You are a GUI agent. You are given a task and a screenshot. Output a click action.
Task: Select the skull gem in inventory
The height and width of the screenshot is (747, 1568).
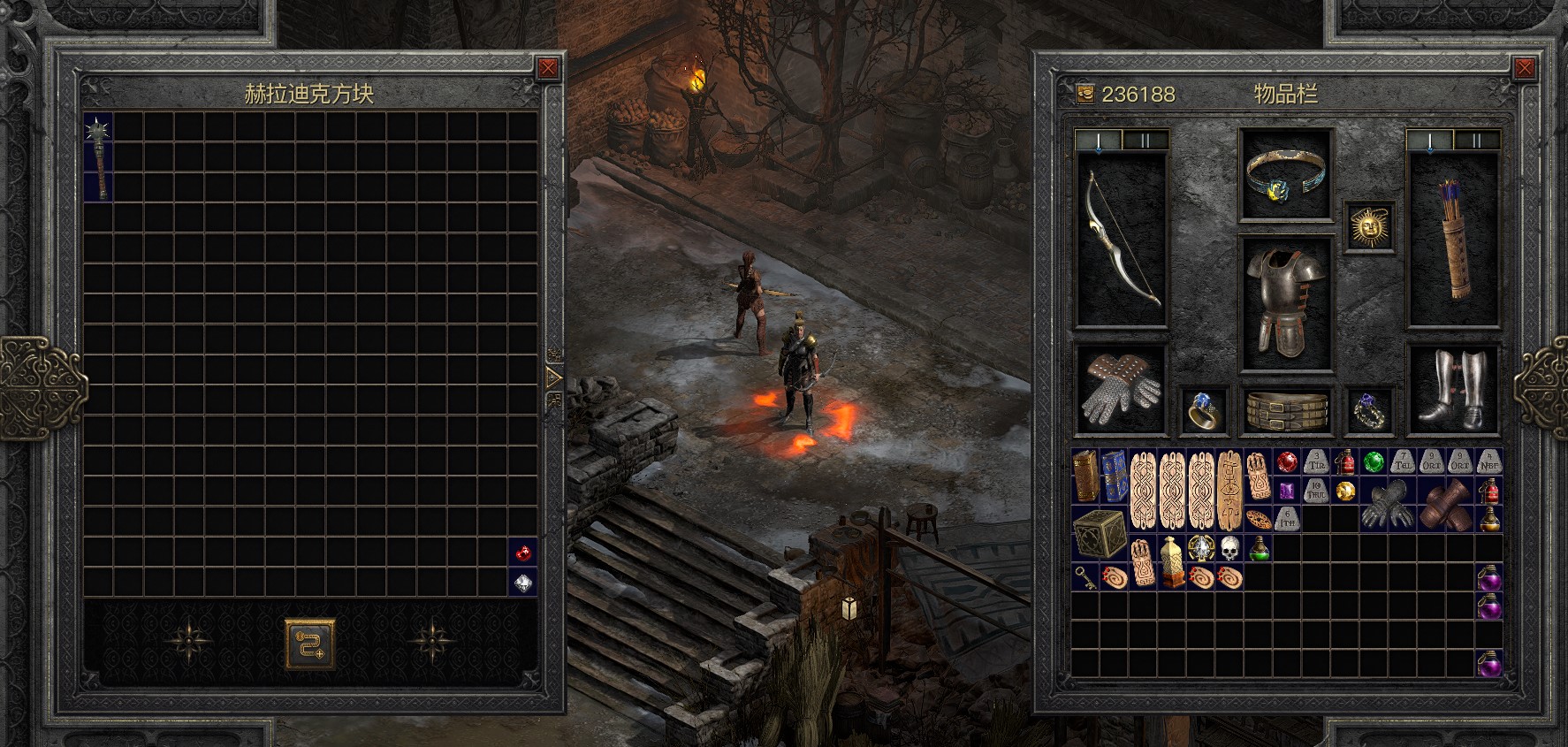(x=1229, y=549)
